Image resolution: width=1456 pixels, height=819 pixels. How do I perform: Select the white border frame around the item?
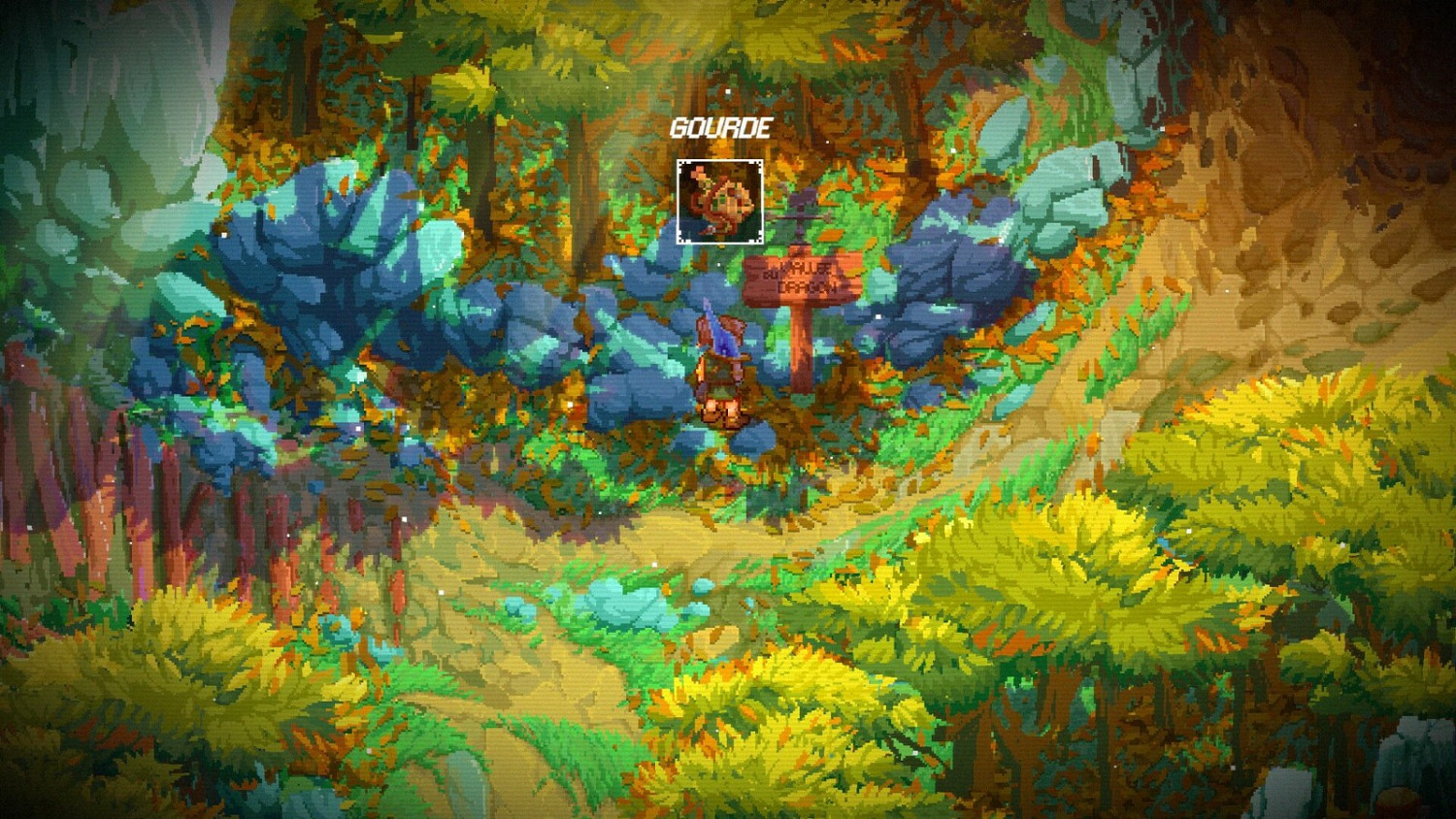[x=679, y=161]
